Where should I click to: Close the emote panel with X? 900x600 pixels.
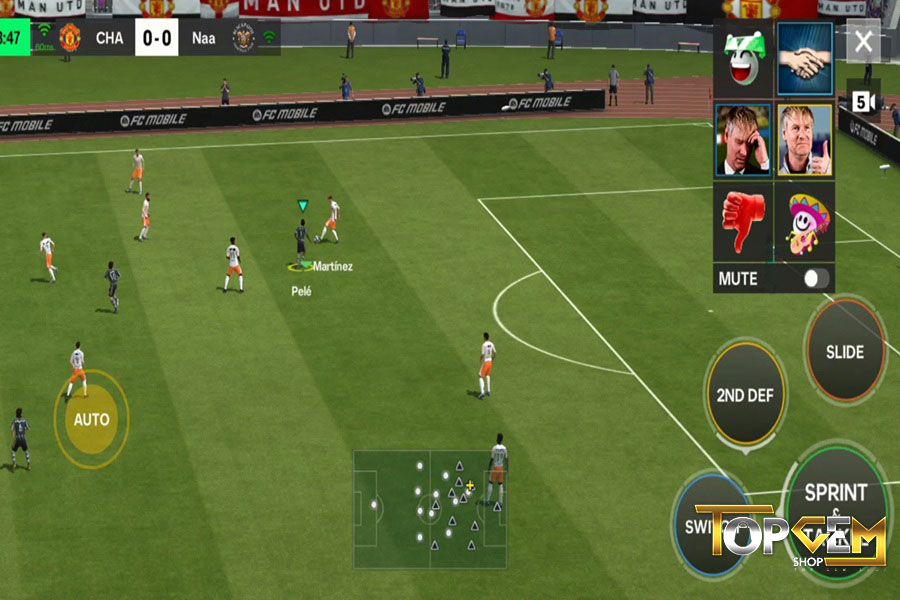tap(863, 42)
